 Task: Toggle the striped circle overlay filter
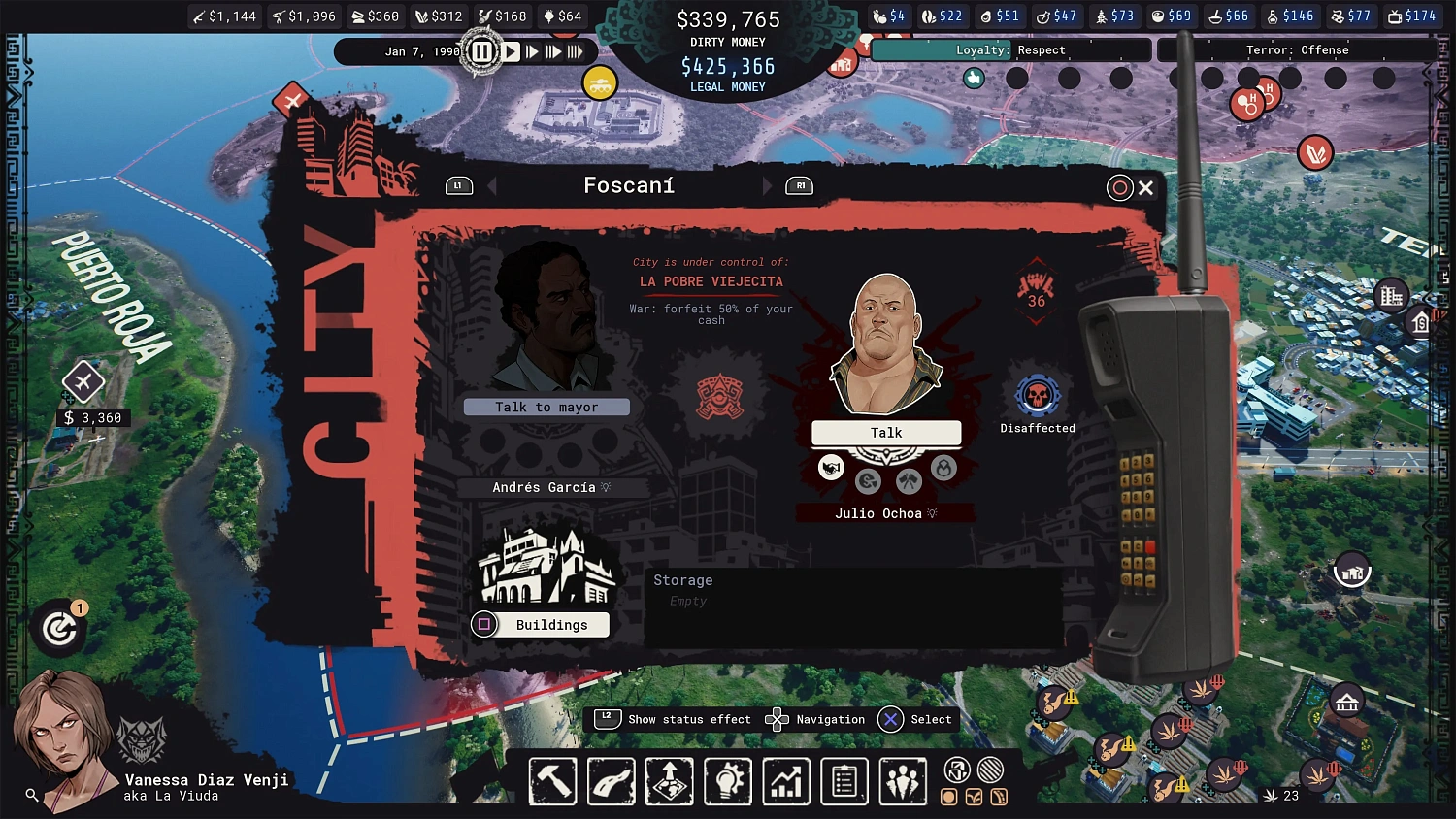tap(989, 769)
